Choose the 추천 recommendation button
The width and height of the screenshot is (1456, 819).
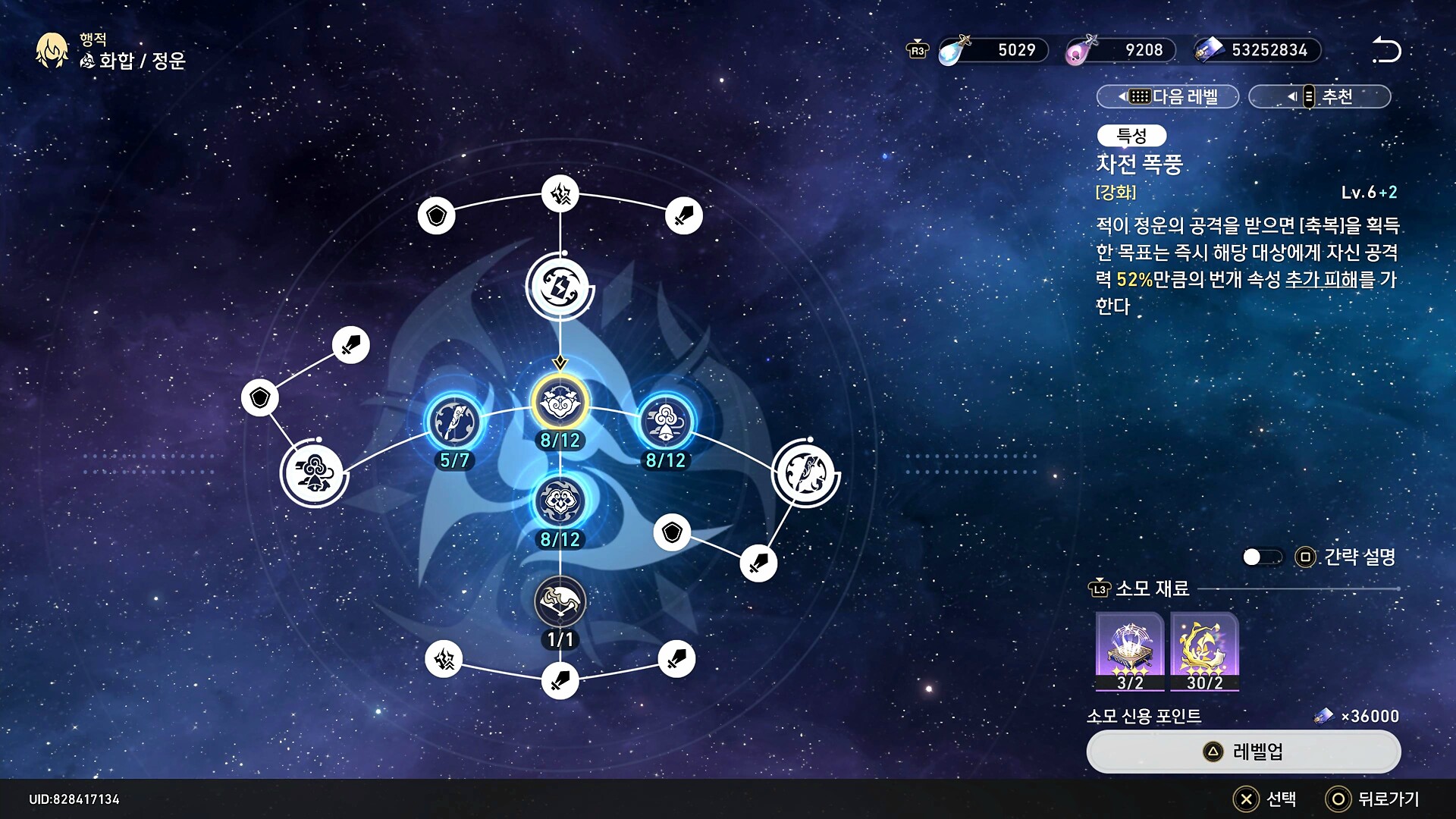tap(1319, 96)
